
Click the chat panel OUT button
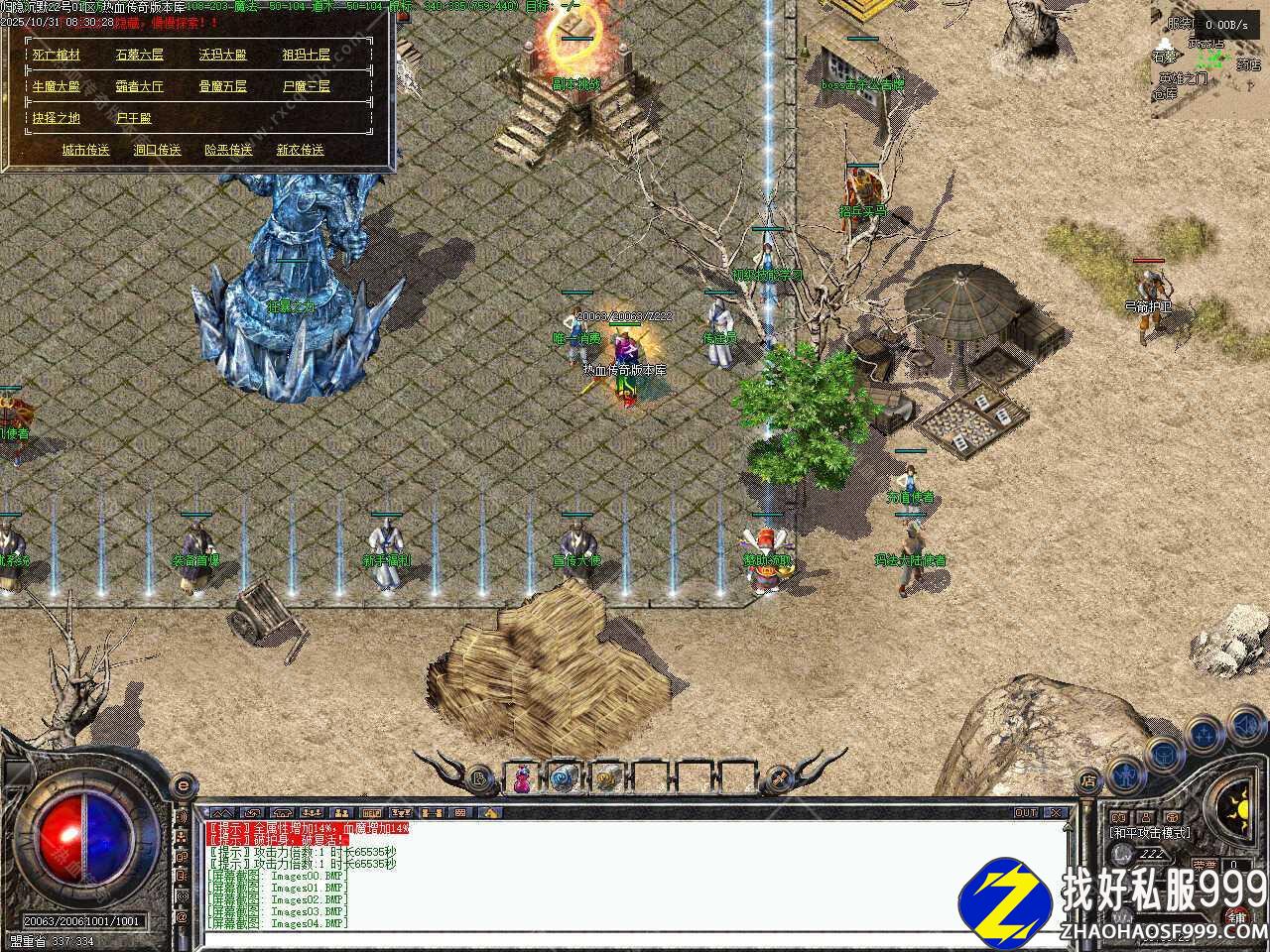(x=1026, y=813)
